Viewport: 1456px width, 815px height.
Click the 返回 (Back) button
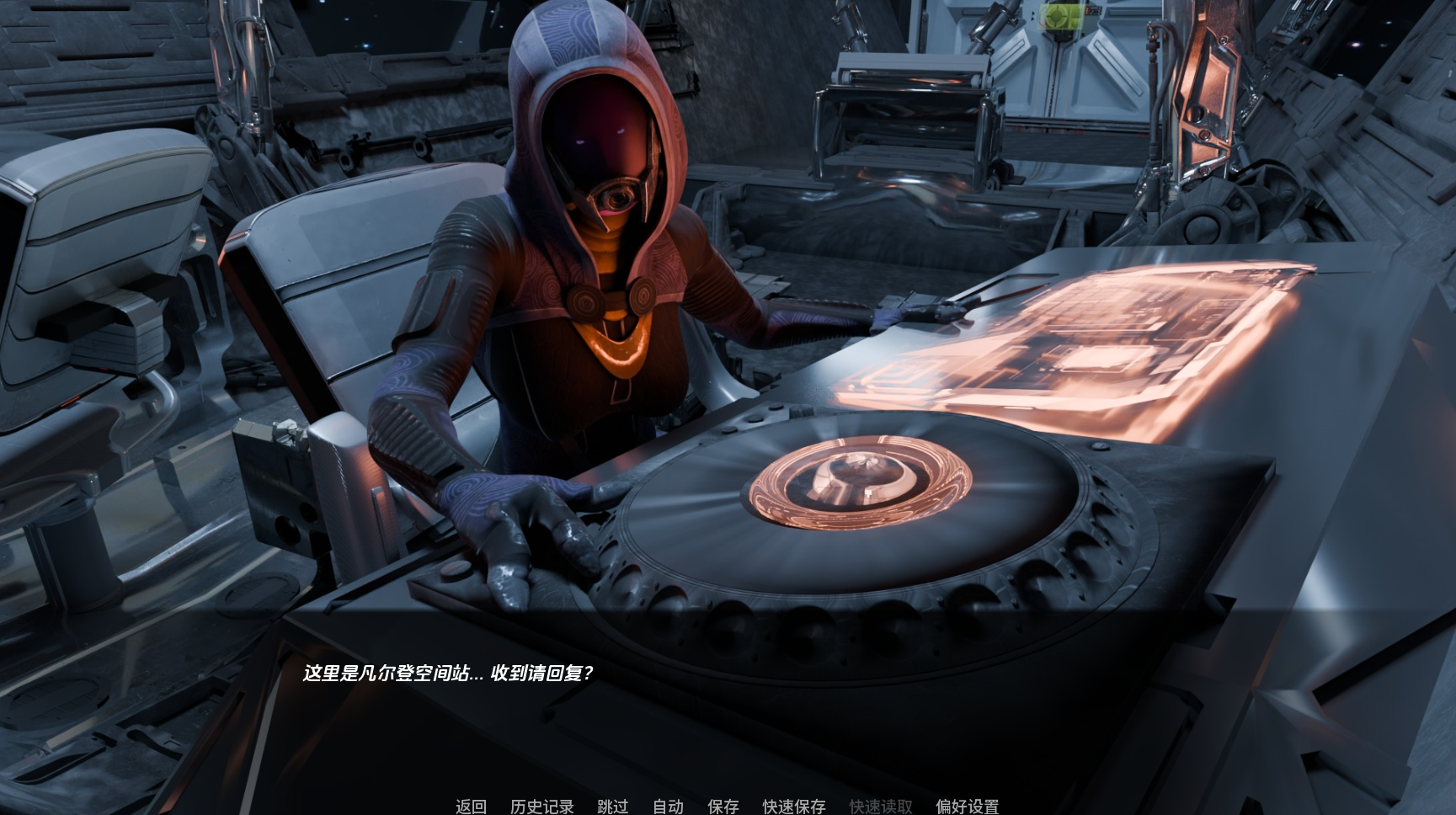tap(471, 806)
